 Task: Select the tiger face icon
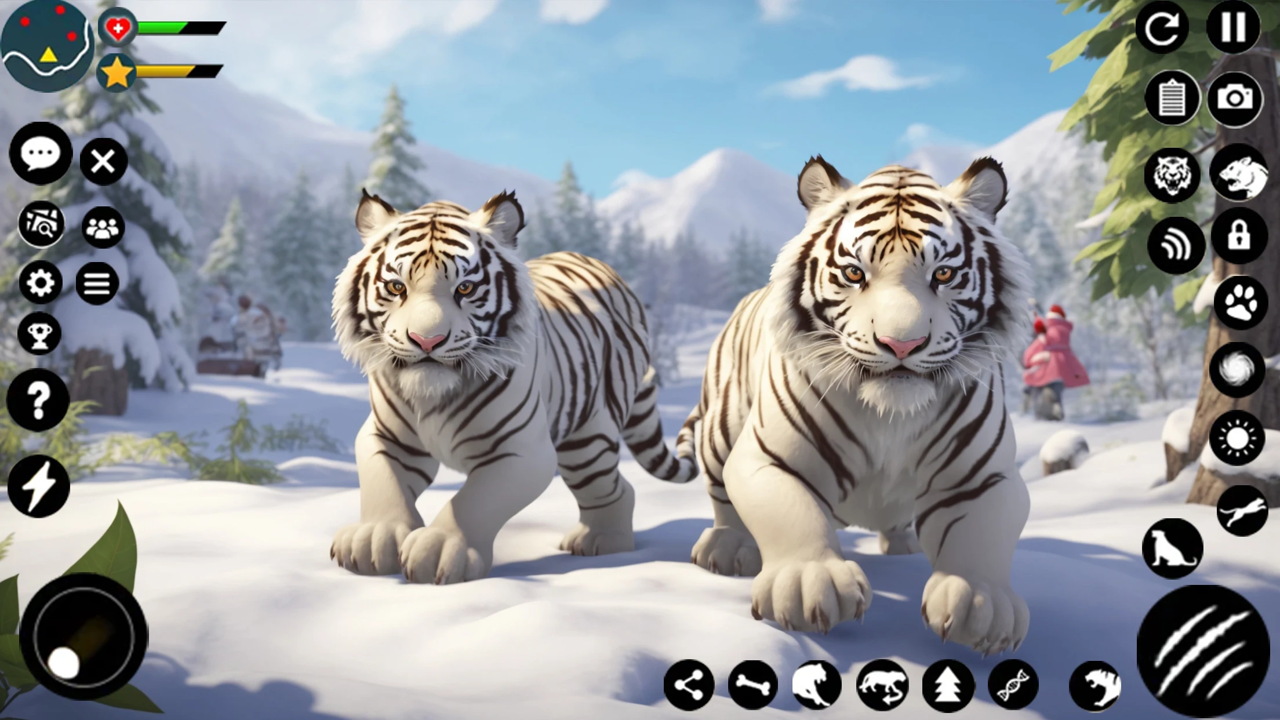coord(1172,175)
